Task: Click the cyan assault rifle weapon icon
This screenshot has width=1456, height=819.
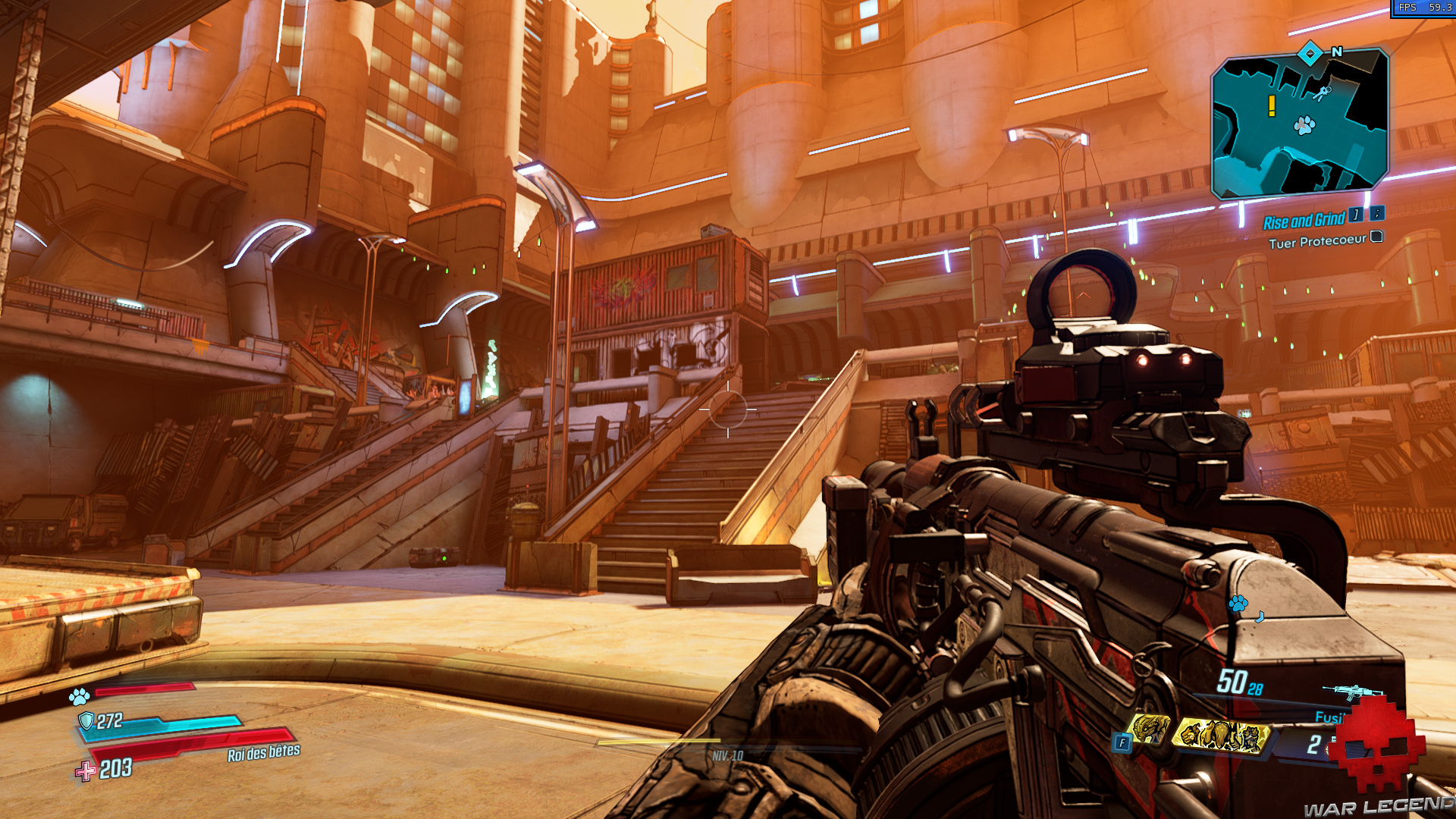Action: tap(1351, 692)
